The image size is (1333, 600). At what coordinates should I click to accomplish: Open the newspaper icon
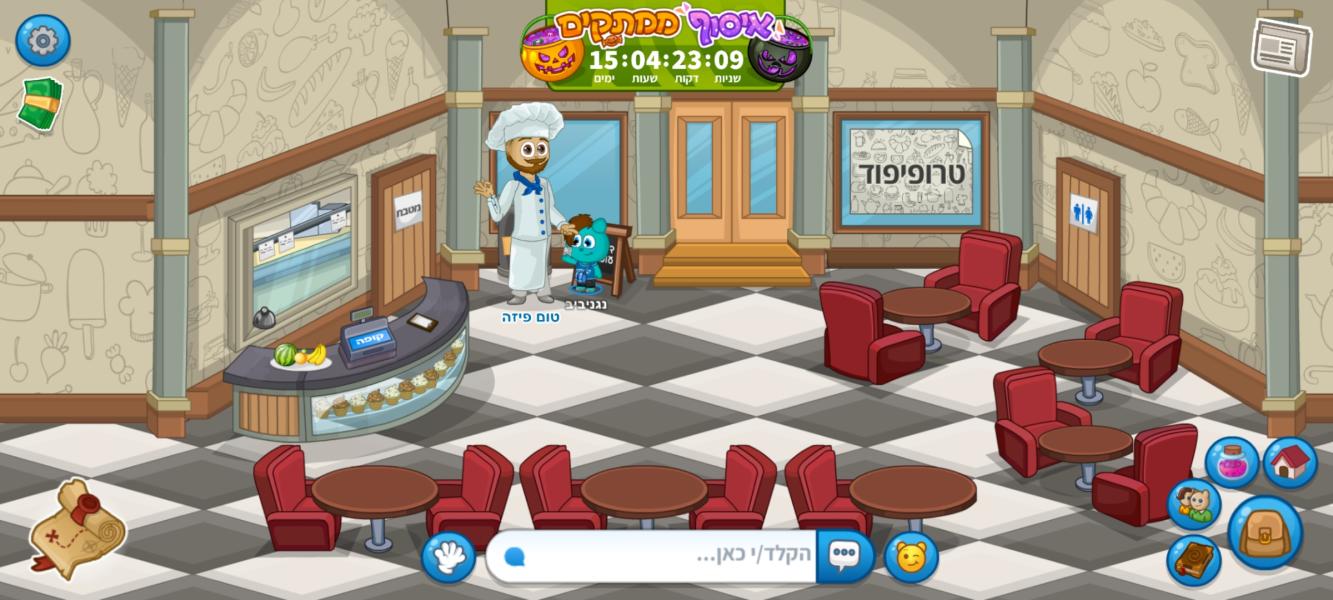[1281, 46]
